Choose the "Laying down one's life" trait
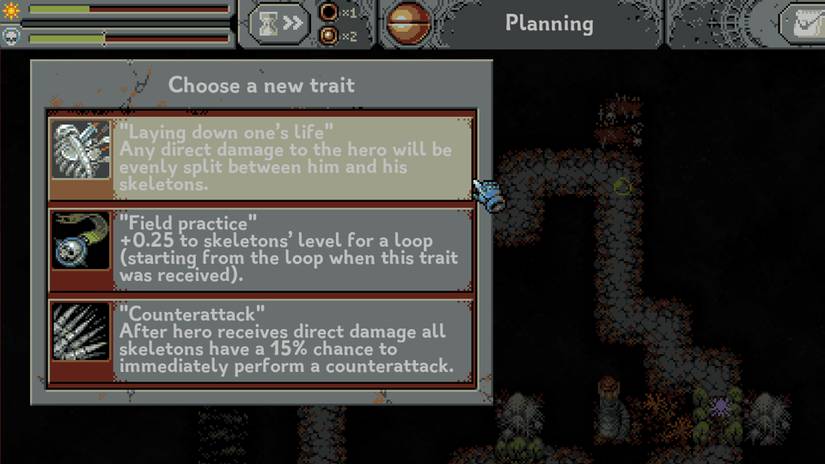This screenshot has height=464, width=825. 262,156
